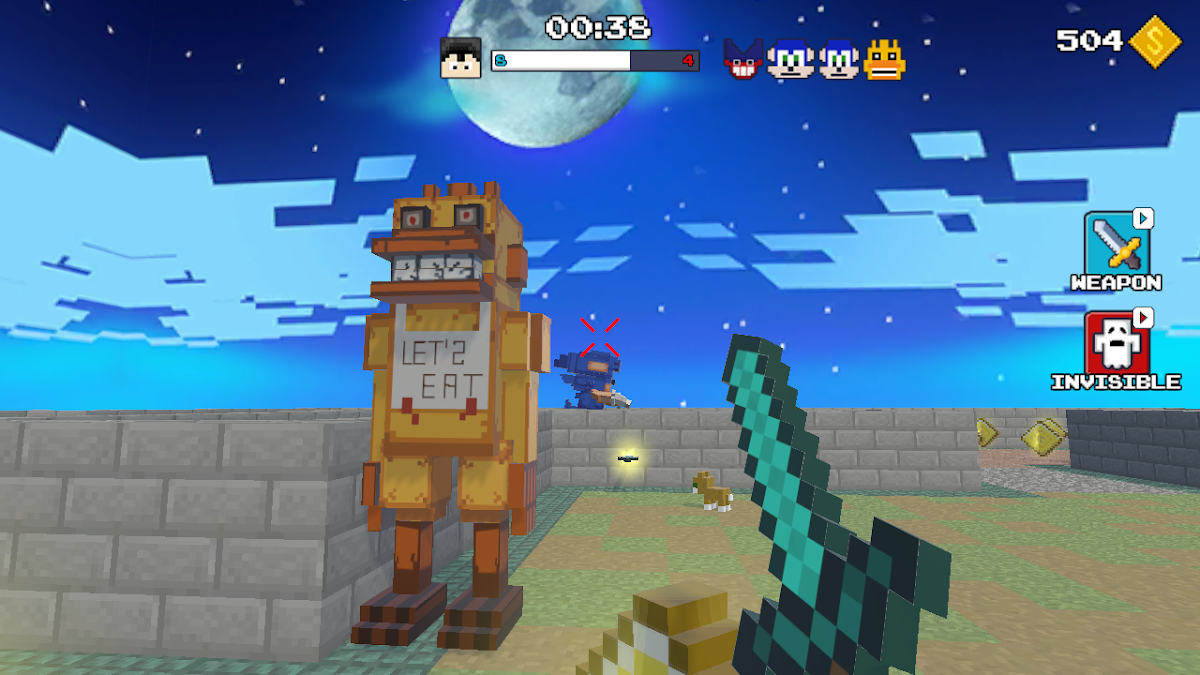Tap the WEAPON sword button

click(1117, 242)
